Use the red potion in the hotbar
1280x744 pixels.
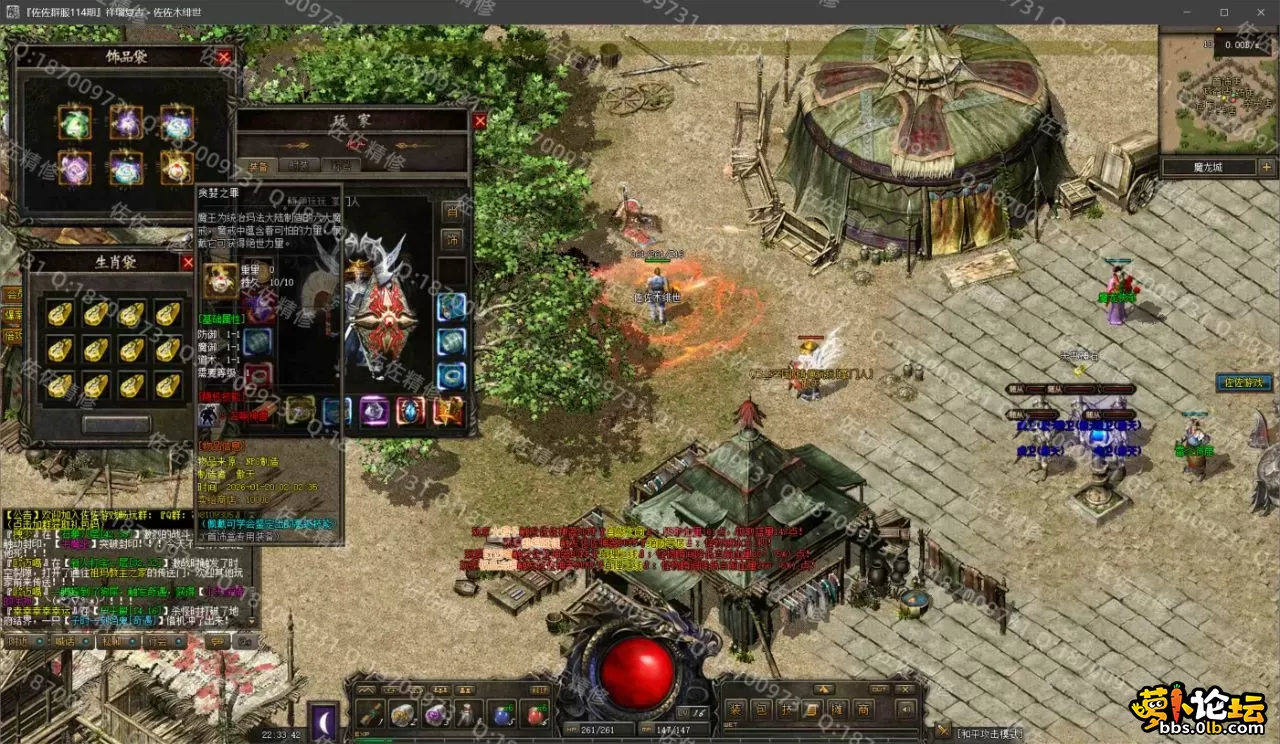pos(535,714)
